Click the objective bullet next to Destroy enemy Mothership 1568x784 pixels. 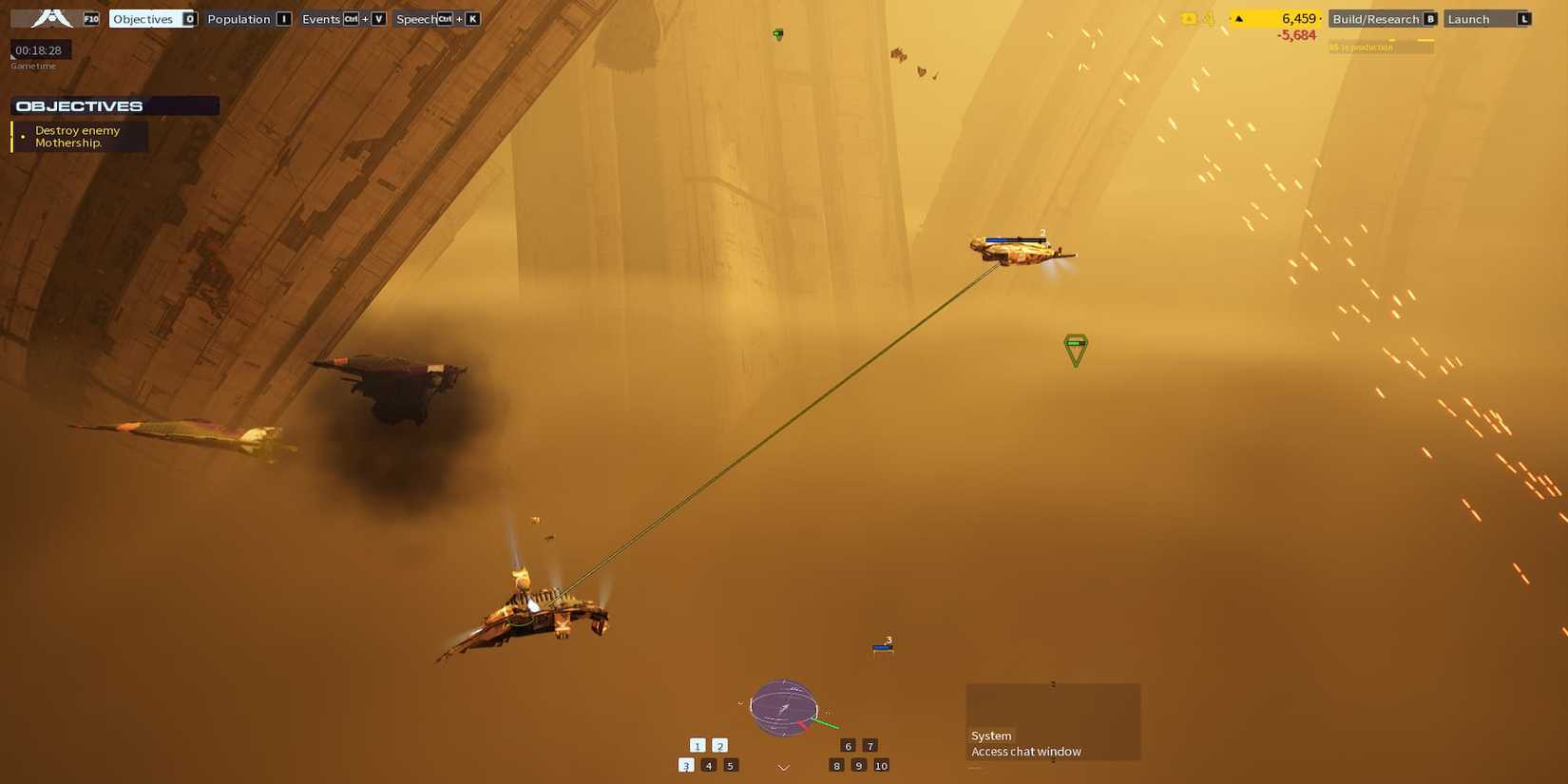tap(23, 136)
